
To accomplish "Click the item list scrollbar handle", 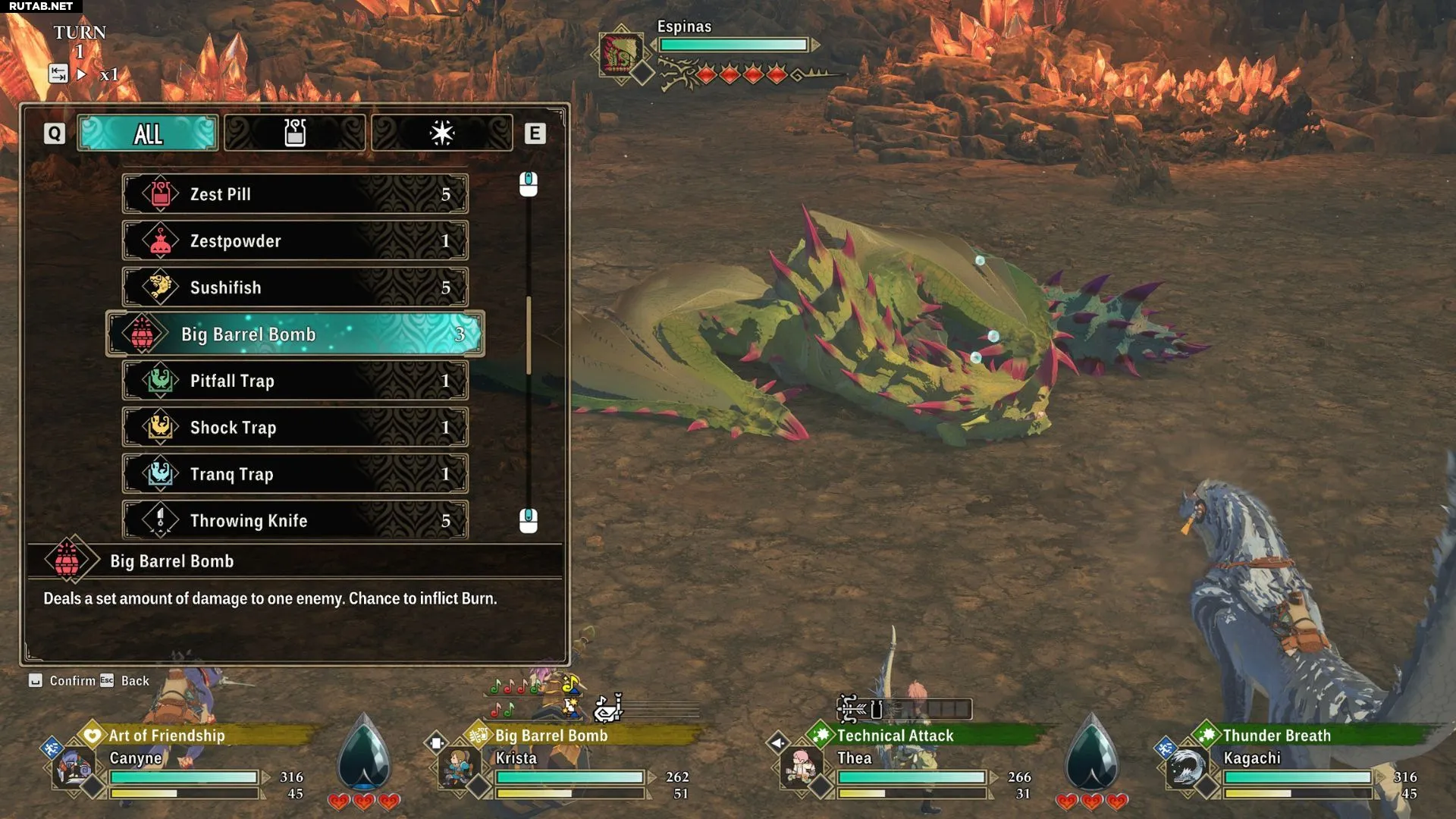I will [x=529, y=334].
